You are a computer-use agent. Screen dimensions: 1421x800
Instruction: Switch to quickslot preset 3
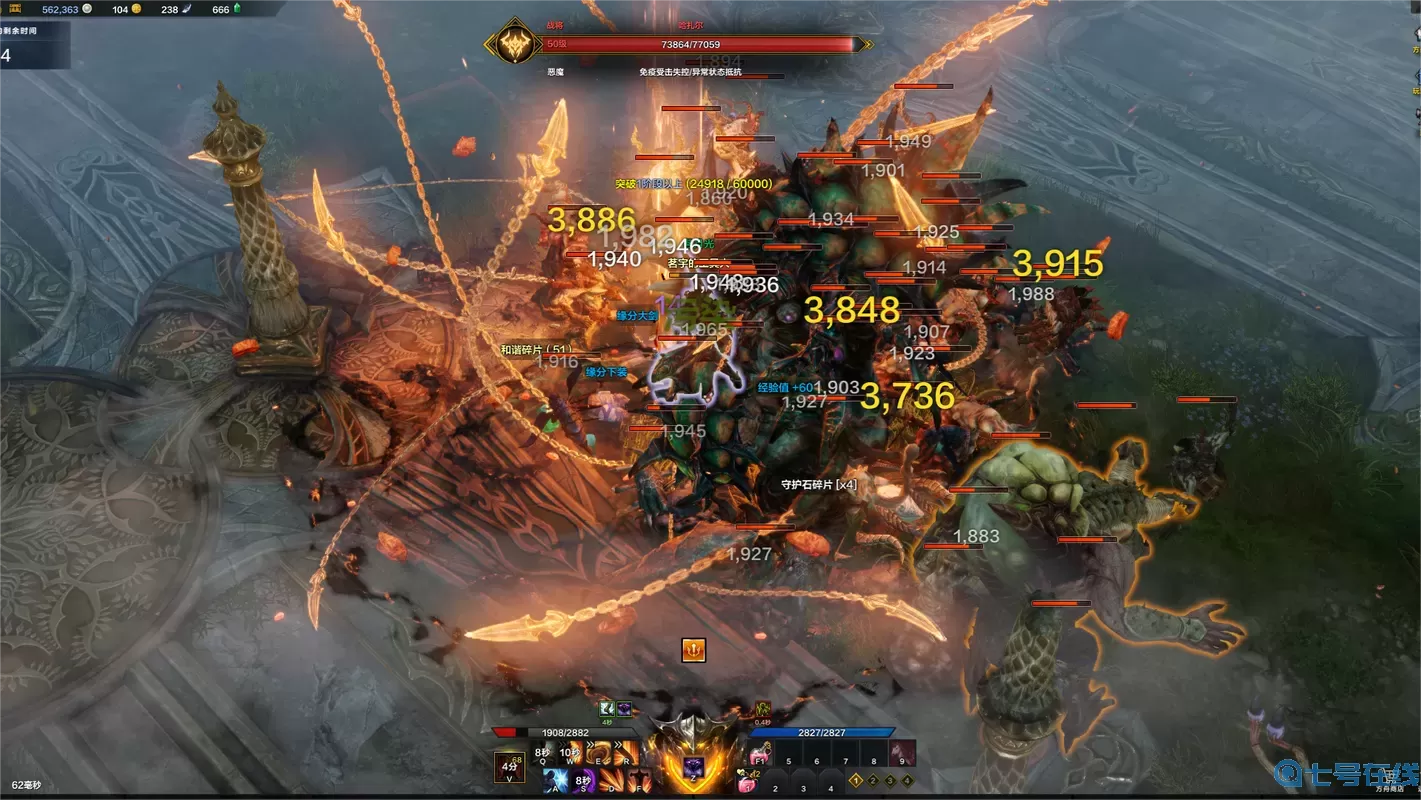(890, 780)
